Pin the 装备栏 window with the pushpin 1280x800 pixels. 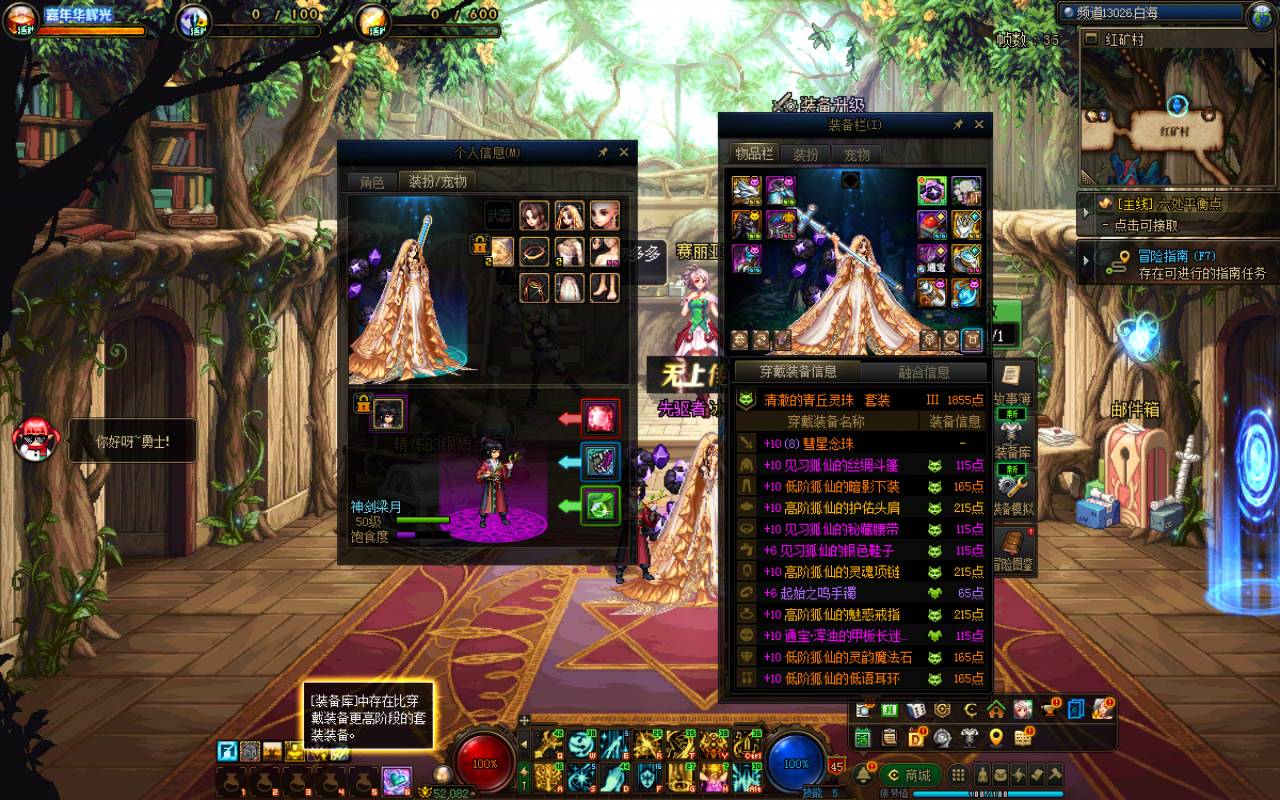click(958, 124)
